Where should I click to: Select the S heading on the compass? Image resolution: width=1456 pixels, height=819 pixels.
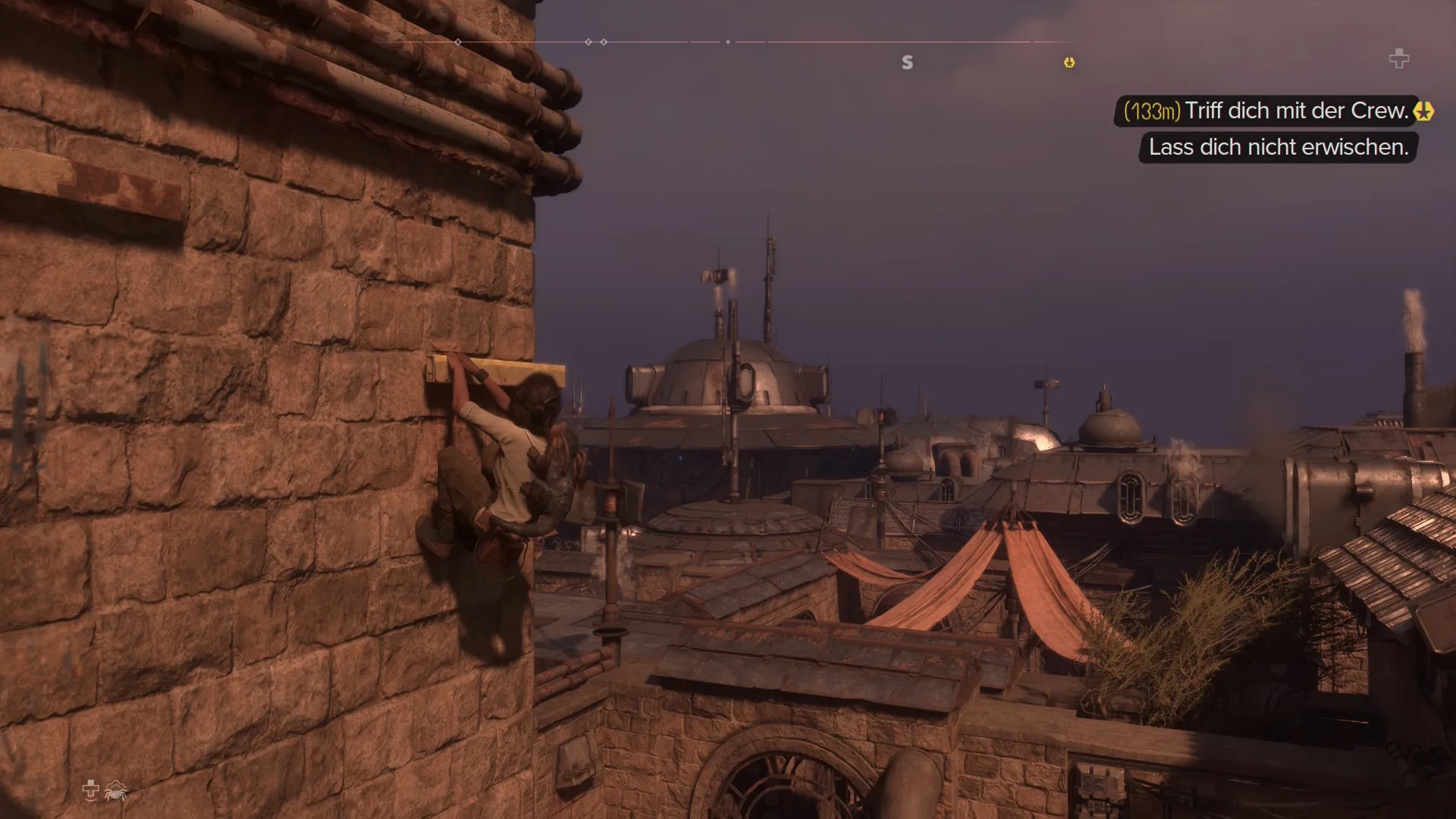coord(907,63)
